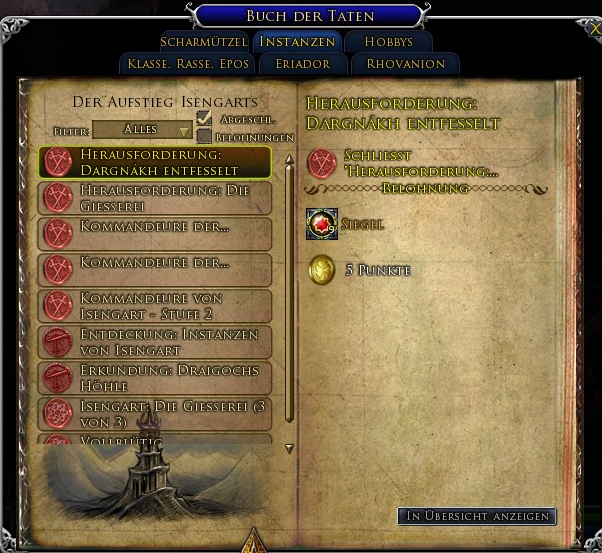Switch to the Scharmützel tab
The image size is (602, 553).
[x=203, y=42]
